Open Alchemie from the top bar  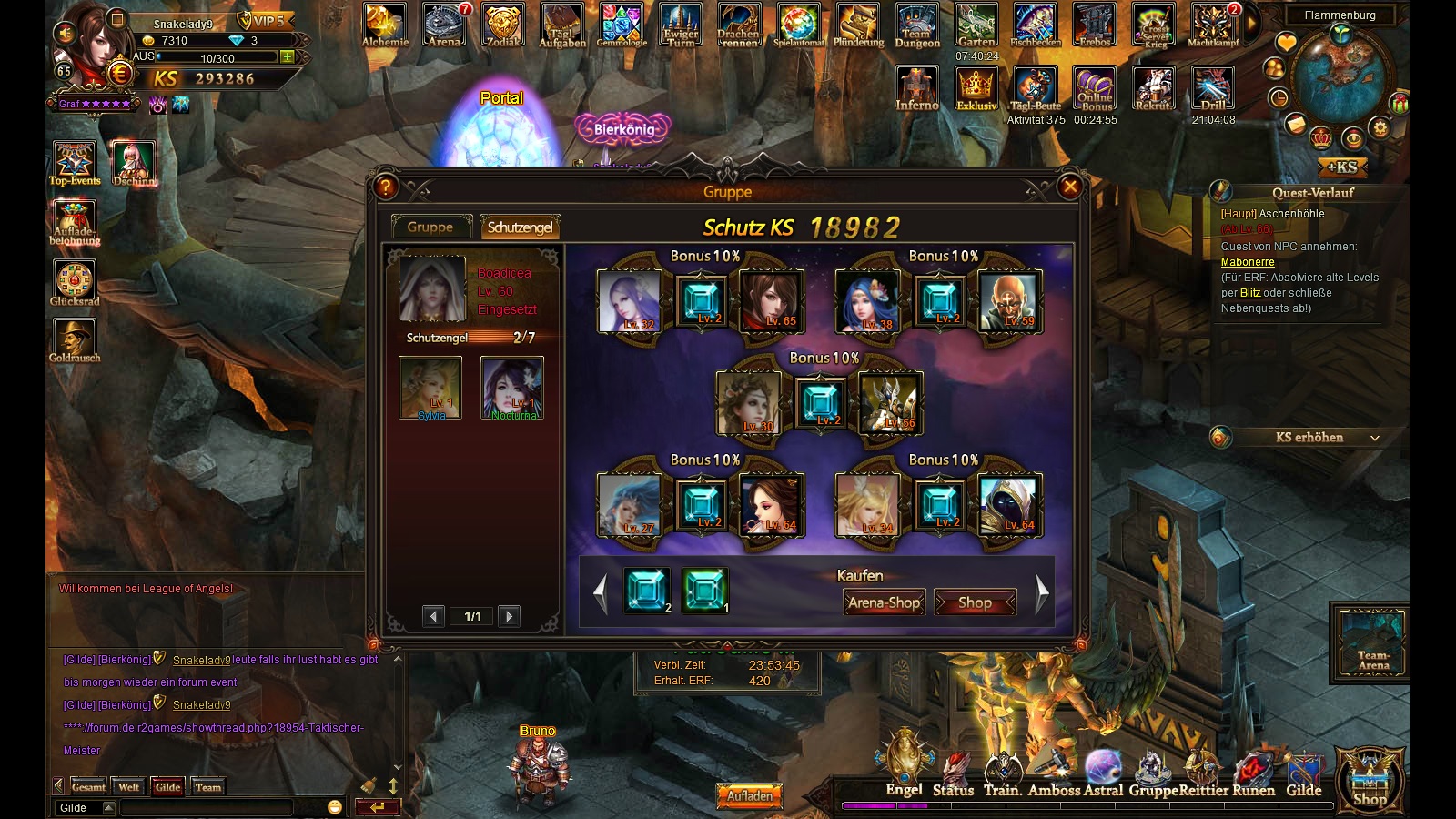point(385,25)
